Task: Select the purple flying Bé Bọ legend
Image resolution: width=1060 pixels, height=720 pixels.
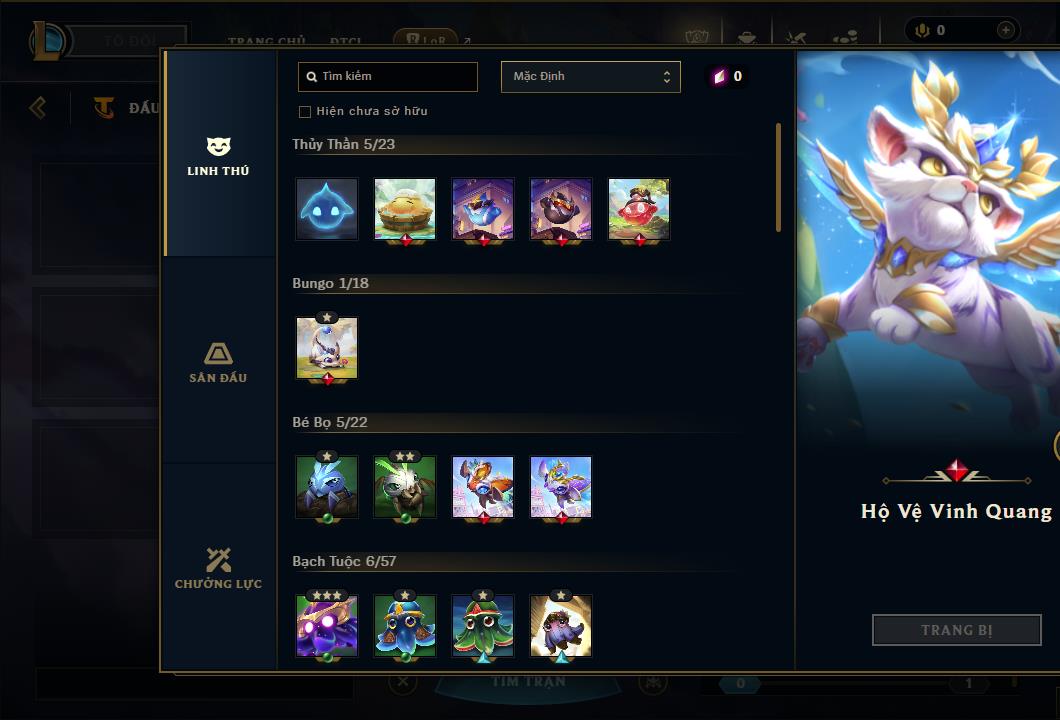Action: click(x=561, y=487)
